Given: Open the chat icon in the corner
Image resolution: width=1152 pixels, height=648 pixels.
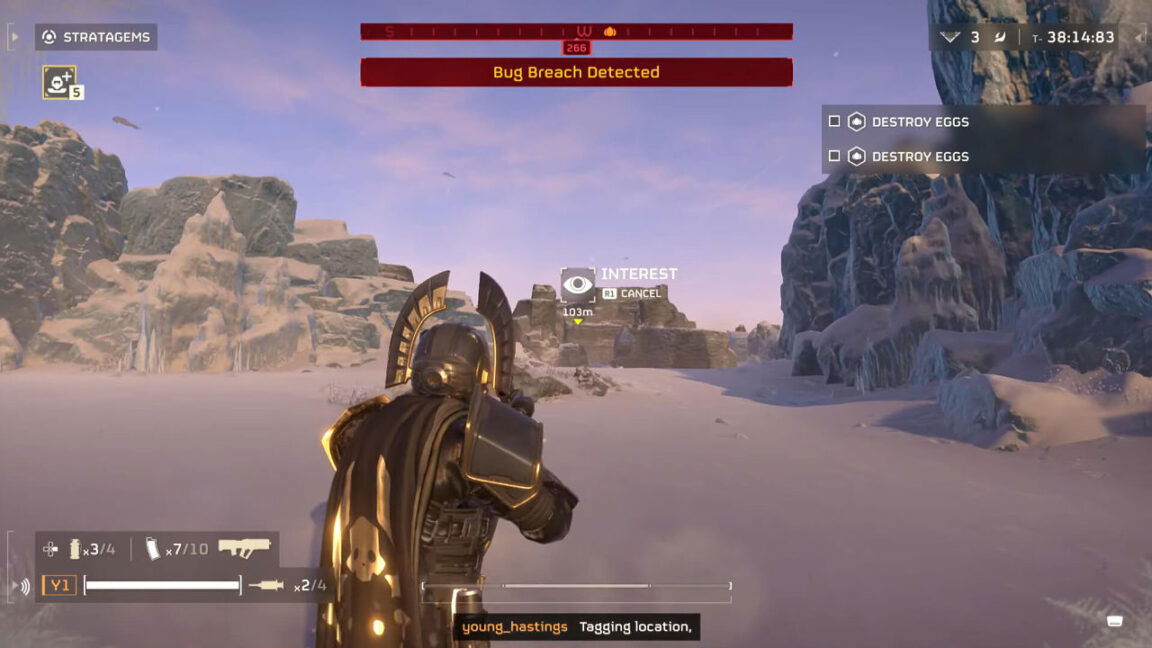Looking at the screenshot, I should (1115, 621).
